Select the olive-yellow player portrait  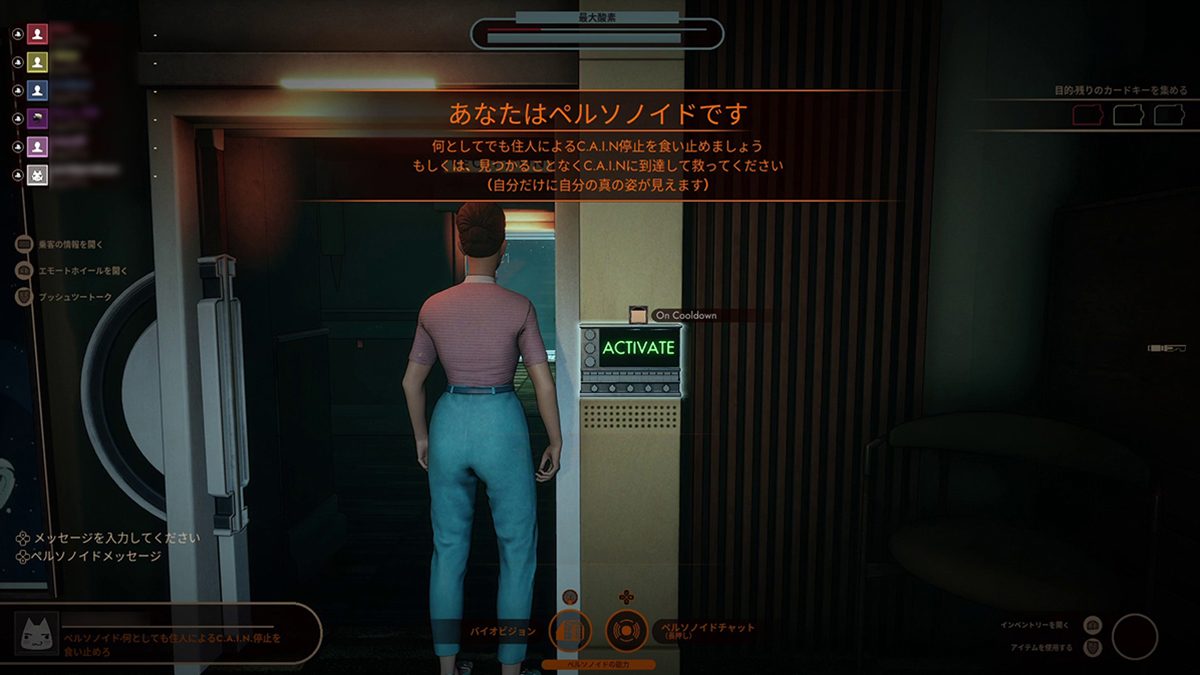tap(38, 62)
